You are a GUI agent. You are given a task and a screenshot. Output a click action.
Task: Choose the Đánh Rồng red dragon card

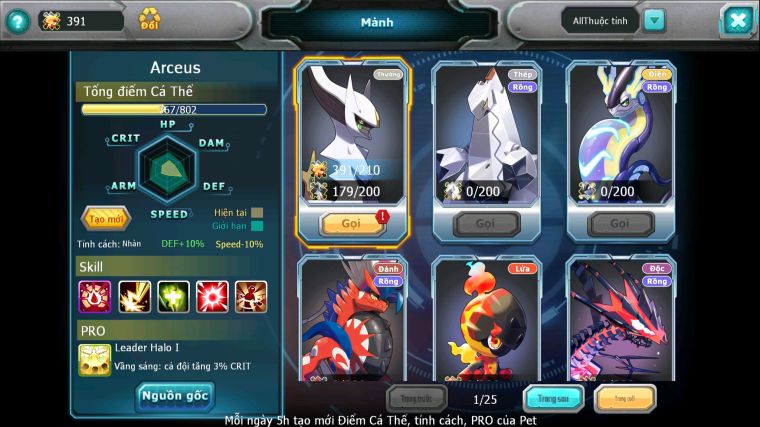pyautogui.click(x=352, y=318)
